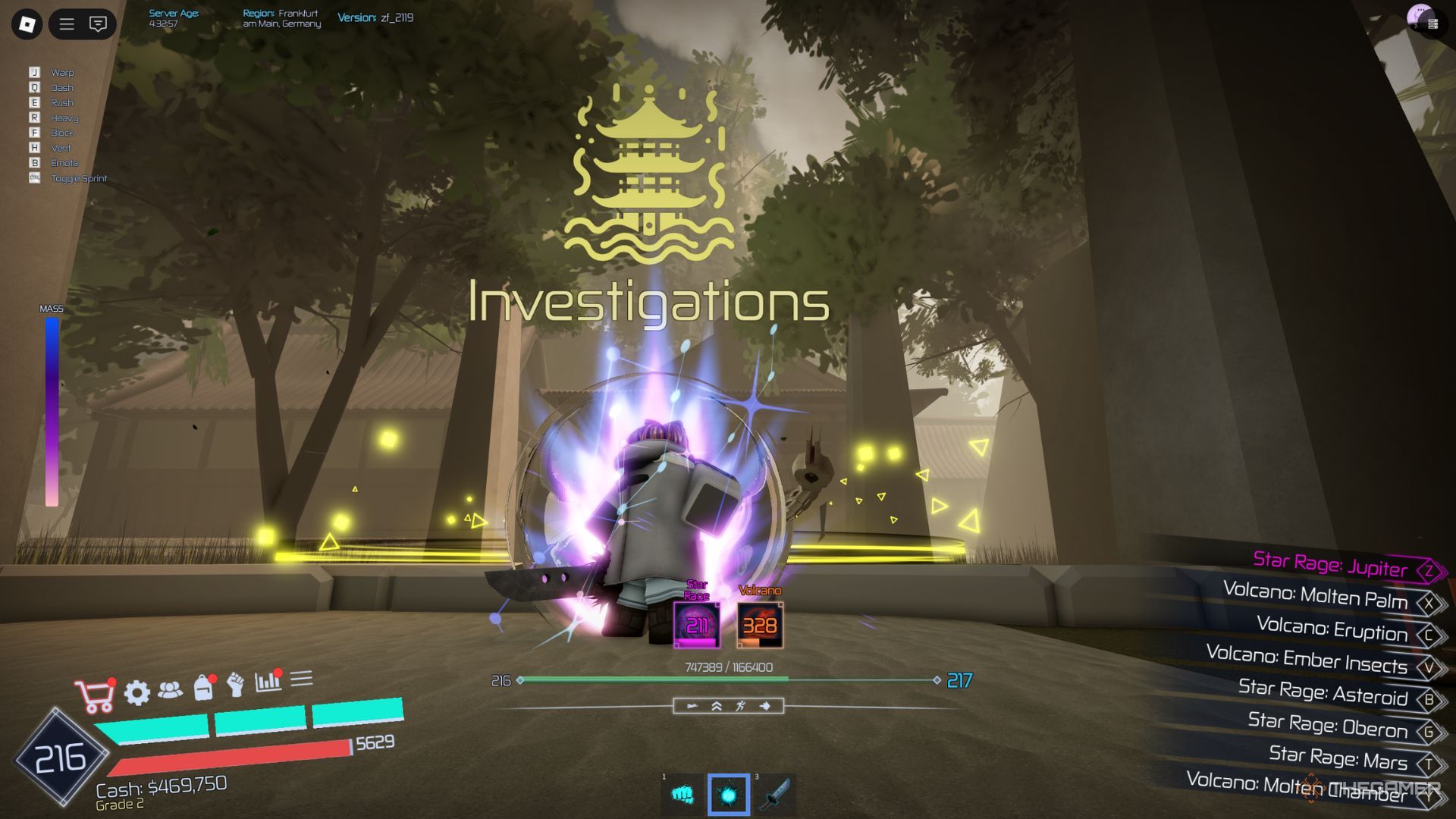The image size is (1456, 819).
Task: Select the fist hotbar slot
Action: point(682,795)
